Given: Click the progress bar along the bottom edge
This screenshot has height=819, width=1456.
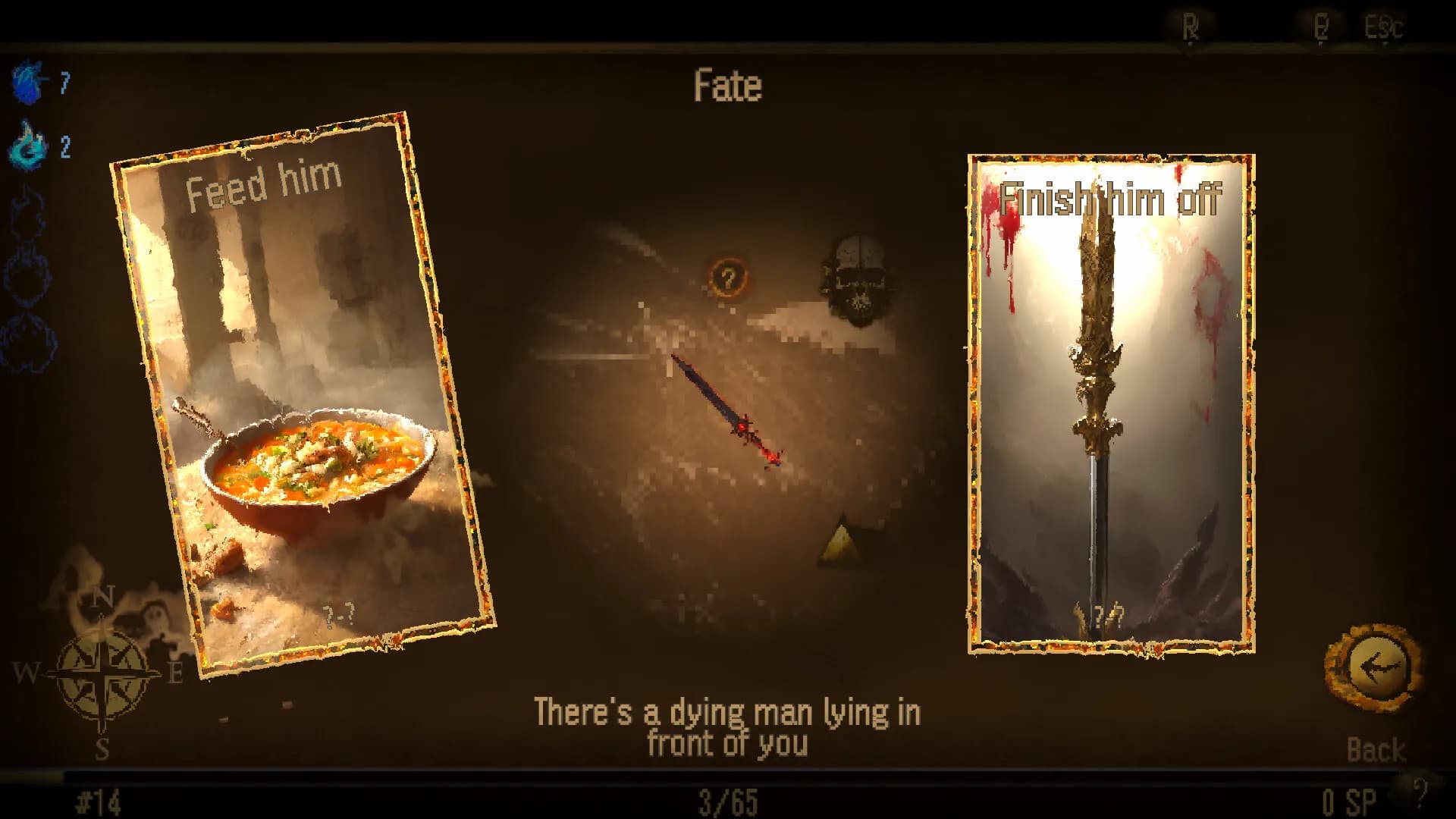Looking at the screenshot, I should click(x=728, y=773).
